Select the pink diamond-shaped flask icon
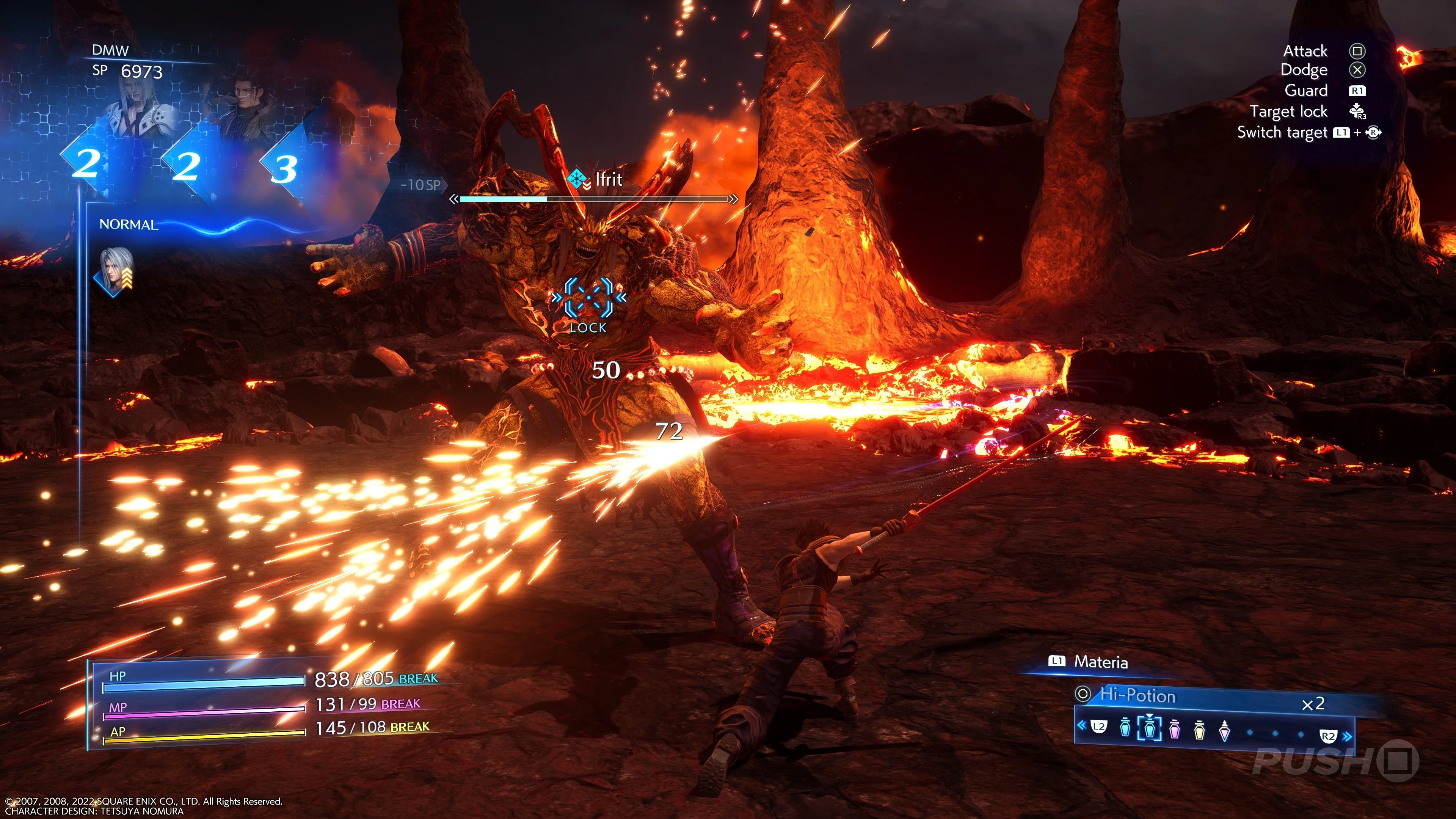 1224,731
